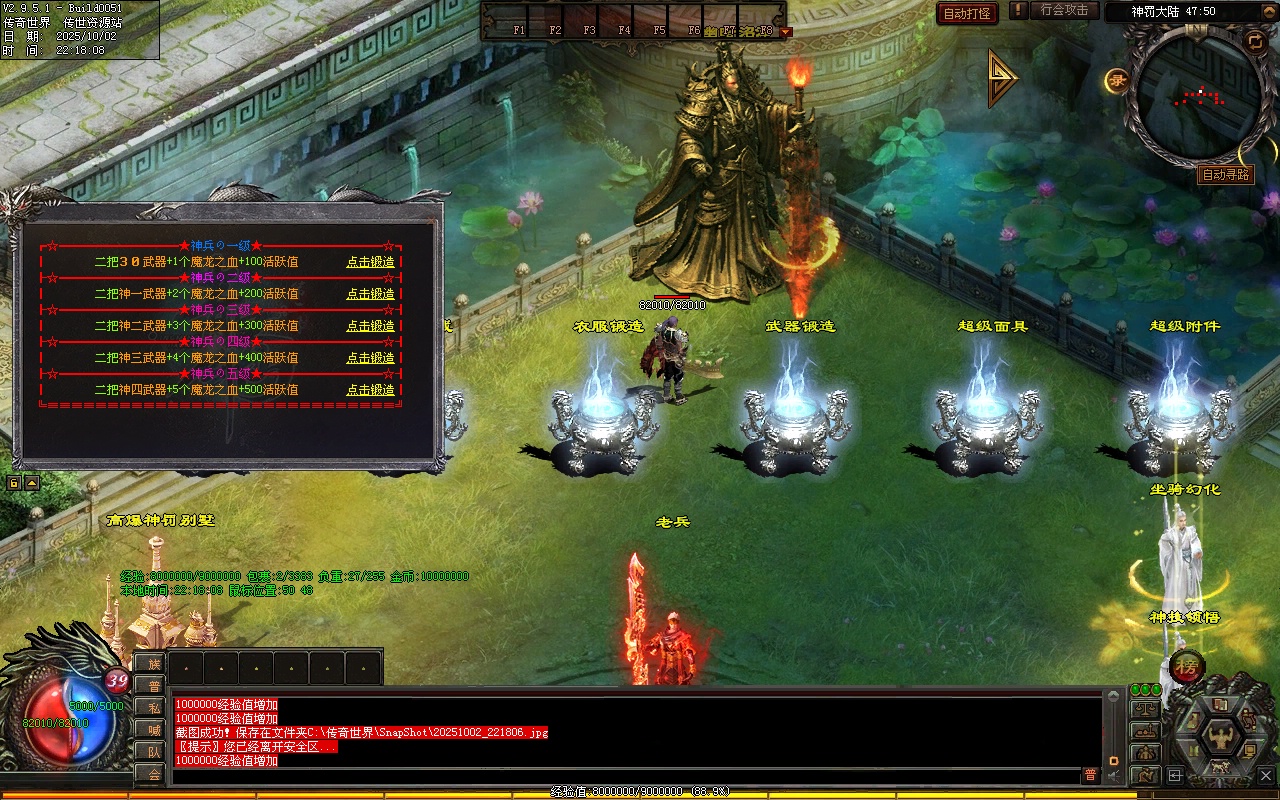Viewport: 1280px width, 800px height.
Task: Click the 录 record button beside minimap
Action: (x=1117, y=80)
